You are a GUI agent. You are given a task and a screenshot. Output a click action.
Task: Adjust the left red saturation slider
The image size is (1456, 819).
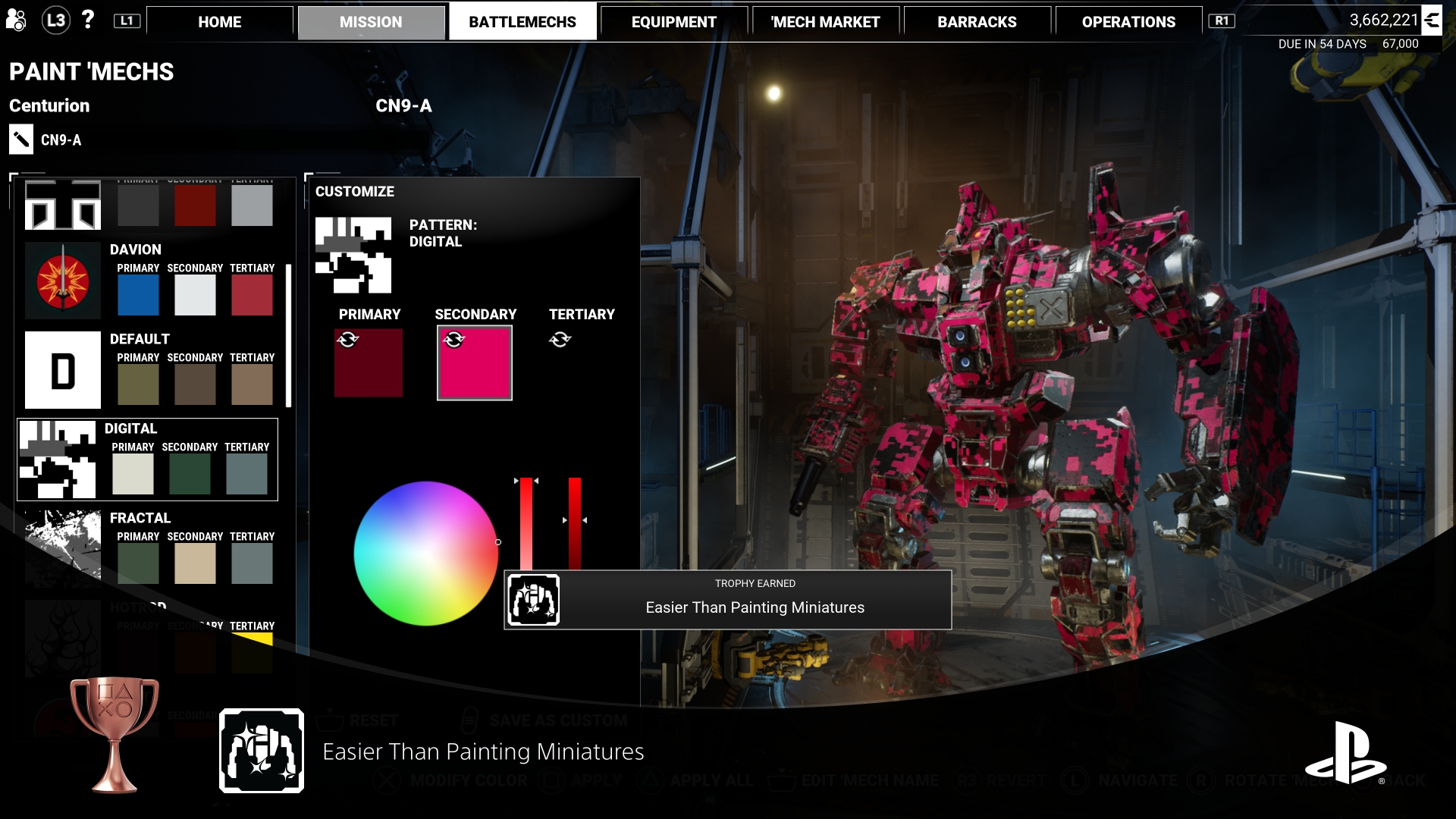pos(526,523)
